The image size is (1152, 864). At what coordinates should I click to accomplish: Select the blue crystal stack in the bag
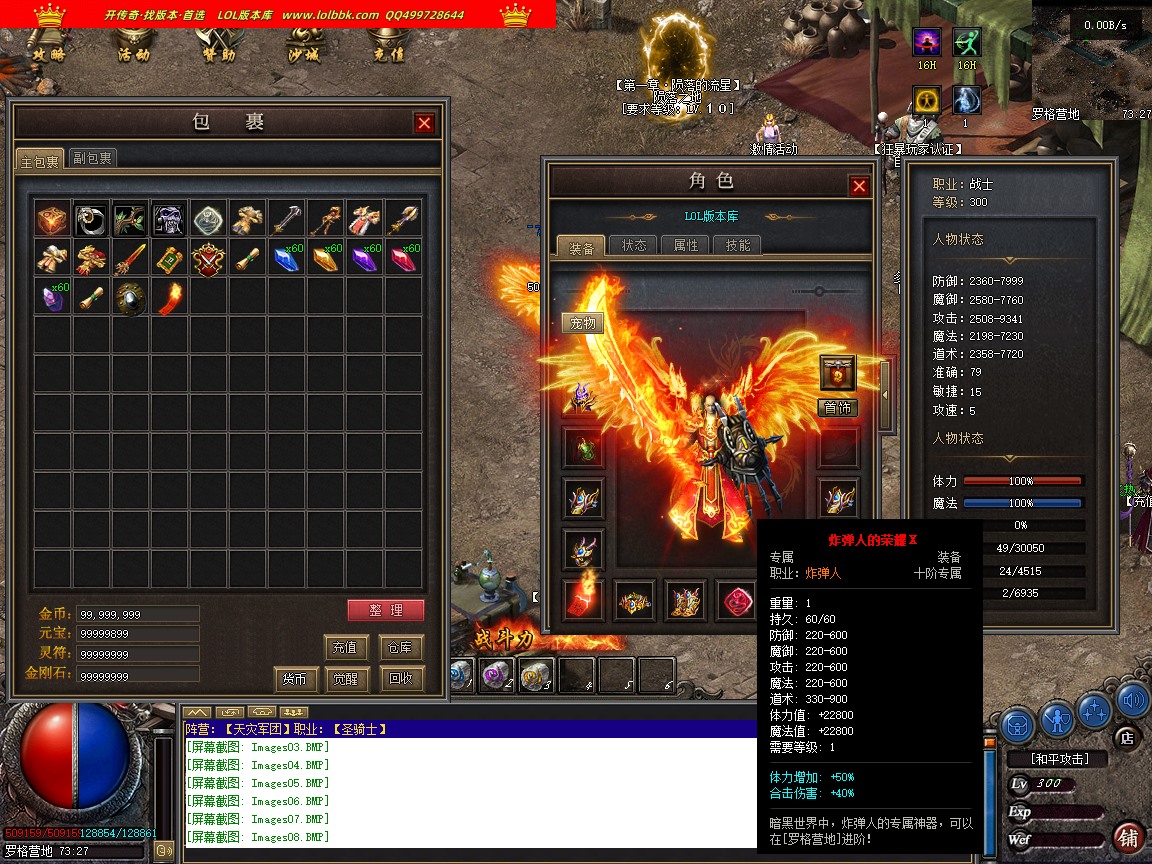[x=287, y=258]
